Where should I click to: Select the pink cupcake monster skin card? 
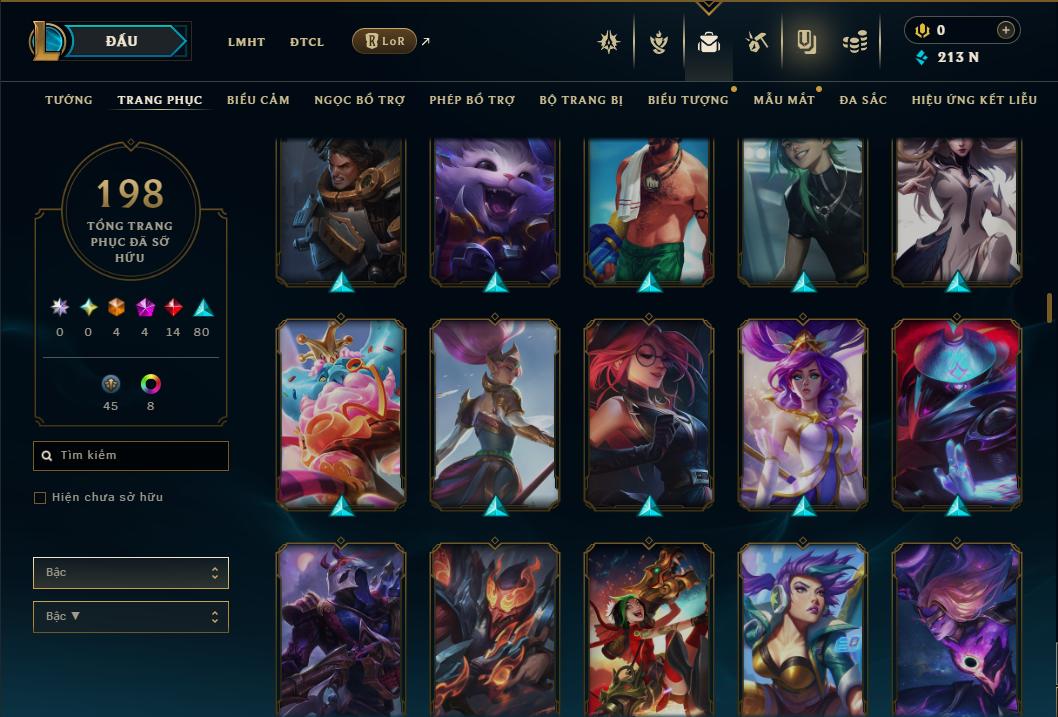point(341,415)
